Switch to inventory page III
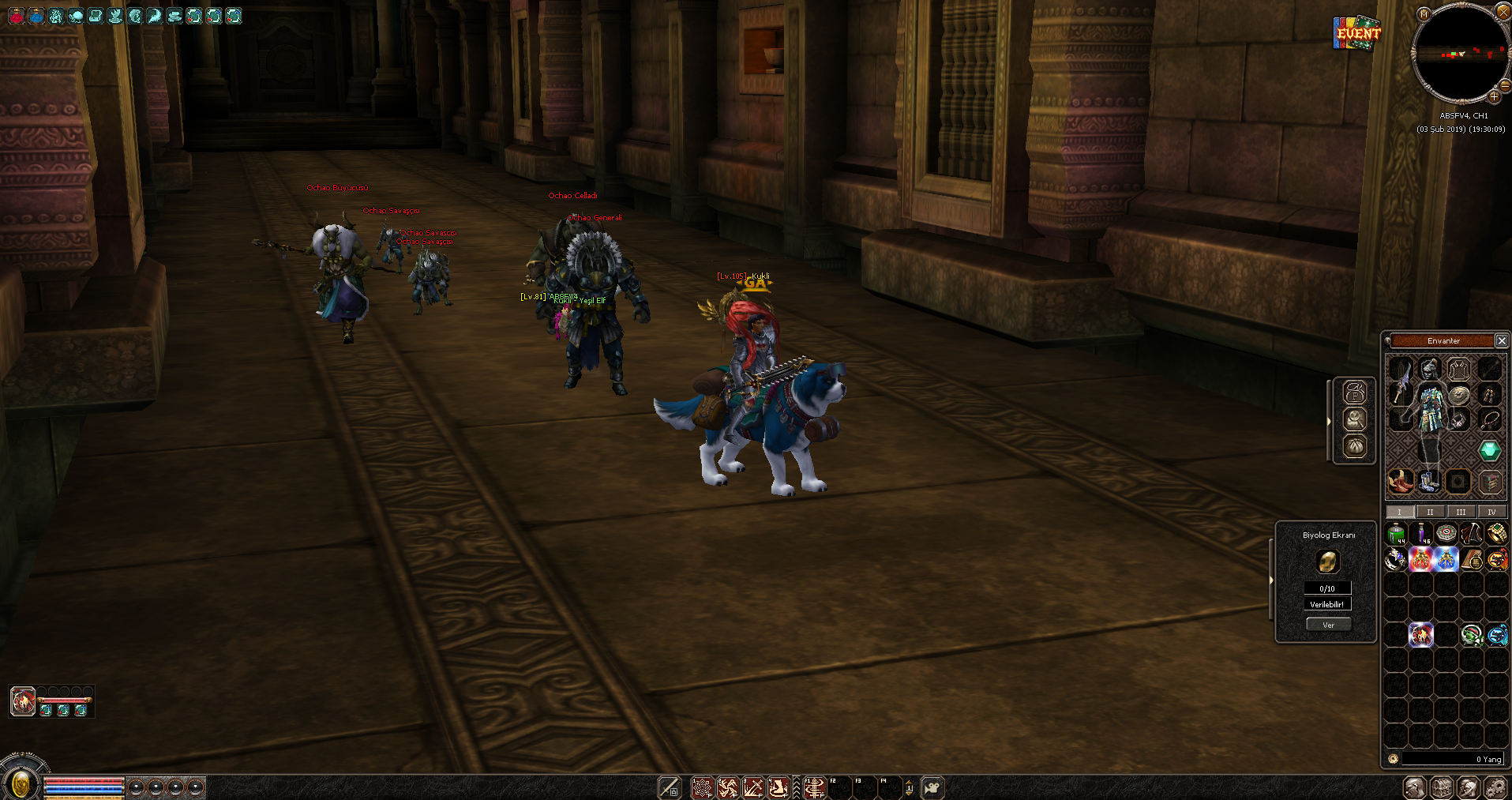 (x=1461, y=512)
